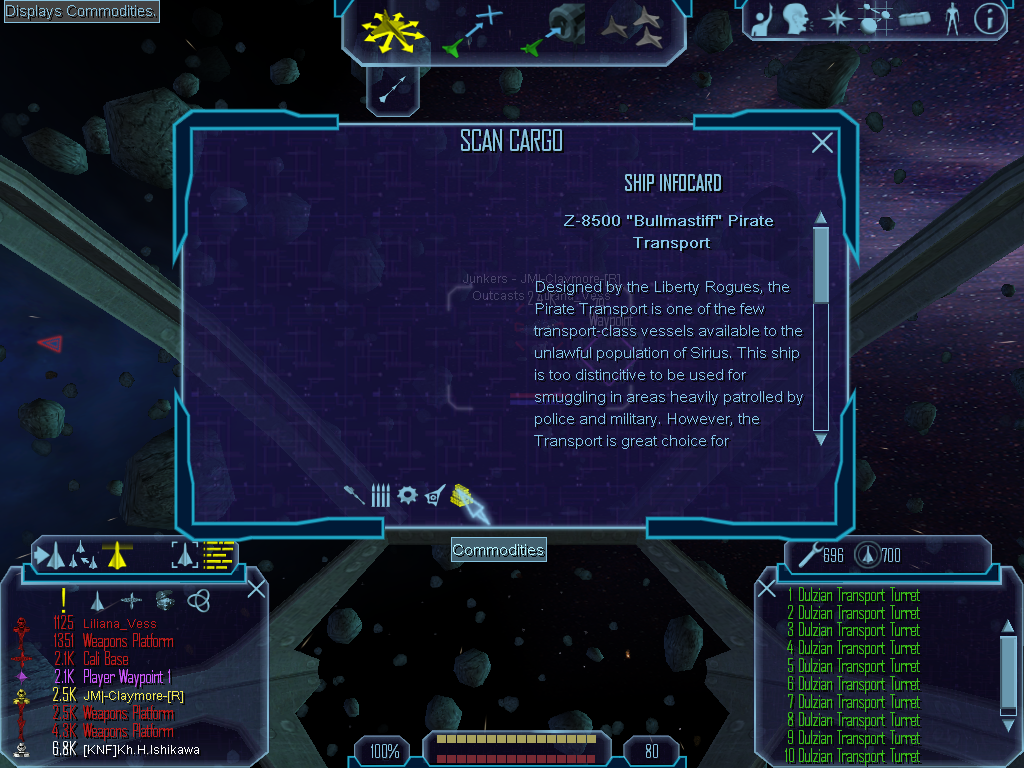Select JM|-Claymore-[R] in the contact list
Viewport: 1024px width, 768px height.
point(133,696)
